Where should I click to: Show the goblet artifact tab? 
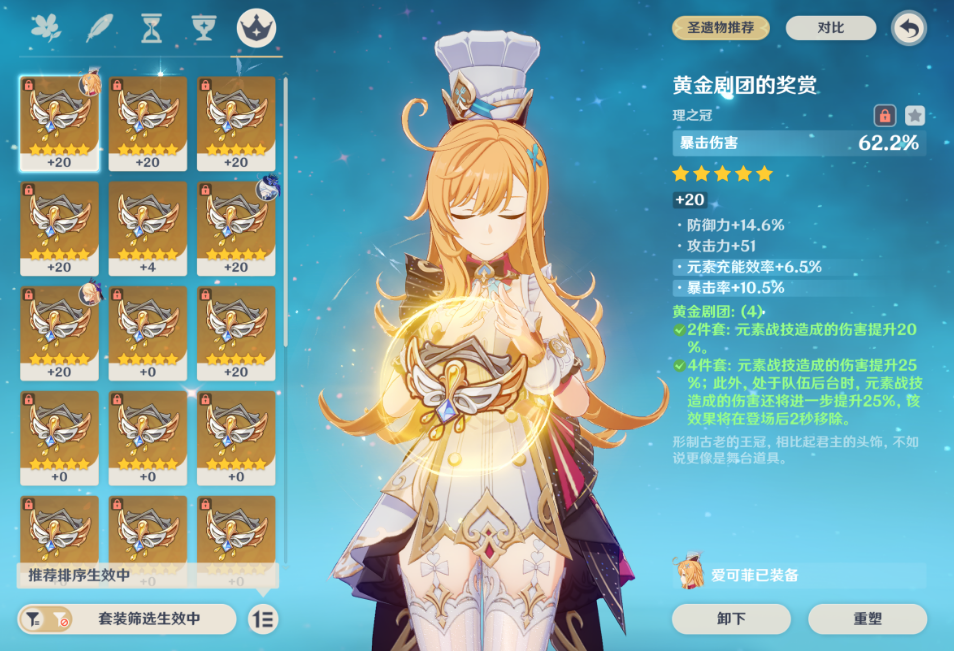click(x=204, y=27)
